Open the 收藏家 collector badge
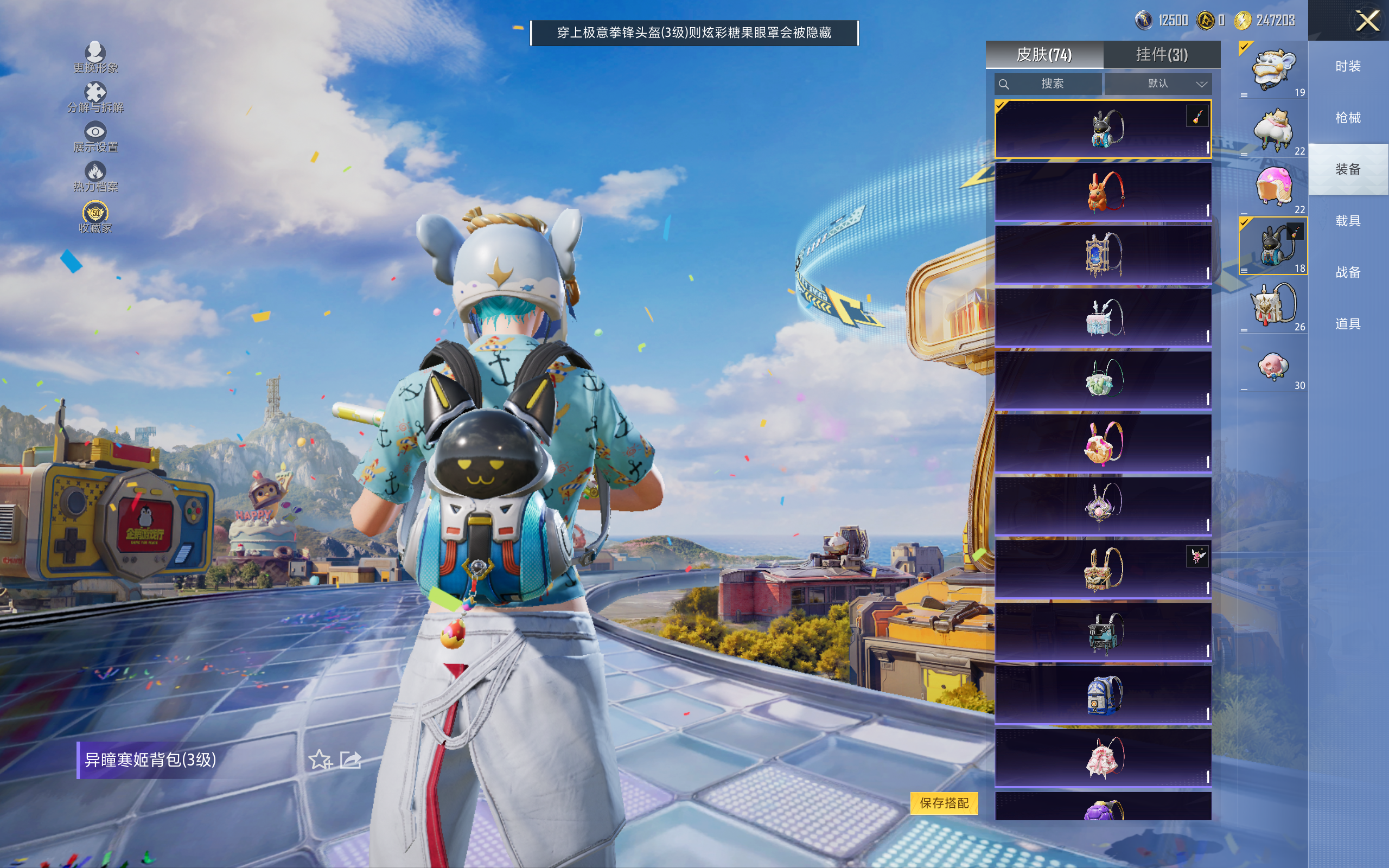The width and height of the screenshot is (1389, 868). coord(95,217)
